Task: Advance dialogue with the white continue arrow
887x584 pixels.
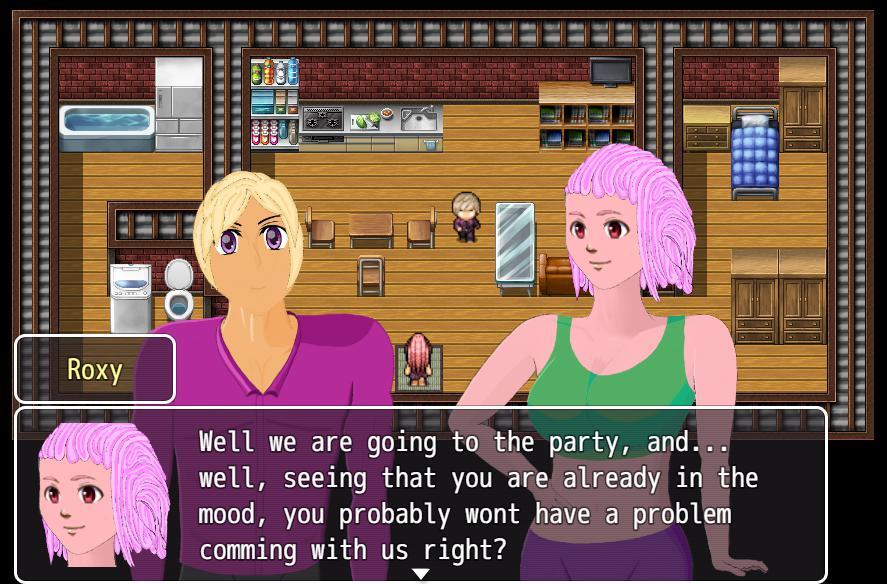Action: pyautogui.click(x=421, y=574)
